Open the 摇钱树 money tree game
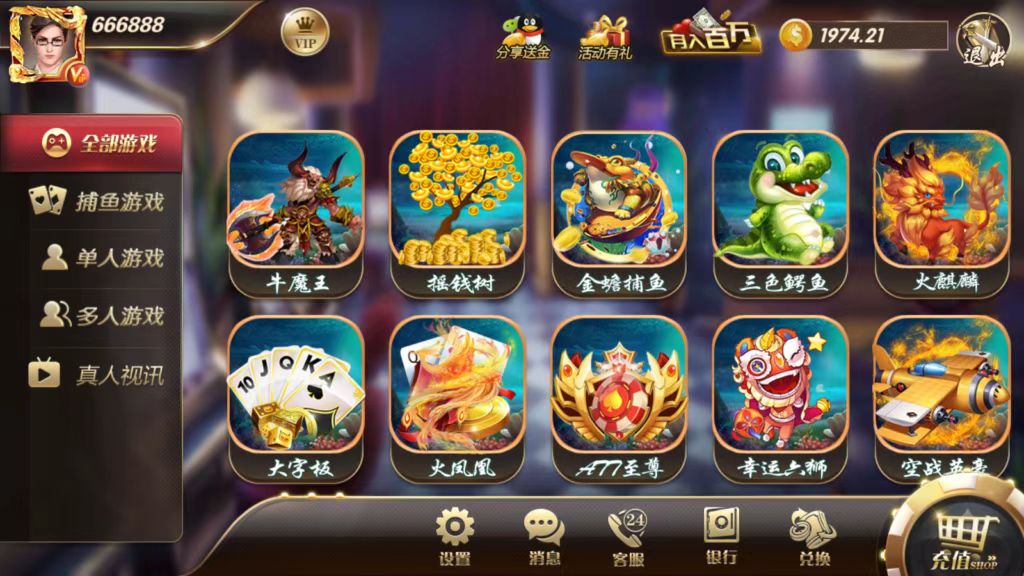The height and width of the screenshot is (576, 1024). point(457,213)
